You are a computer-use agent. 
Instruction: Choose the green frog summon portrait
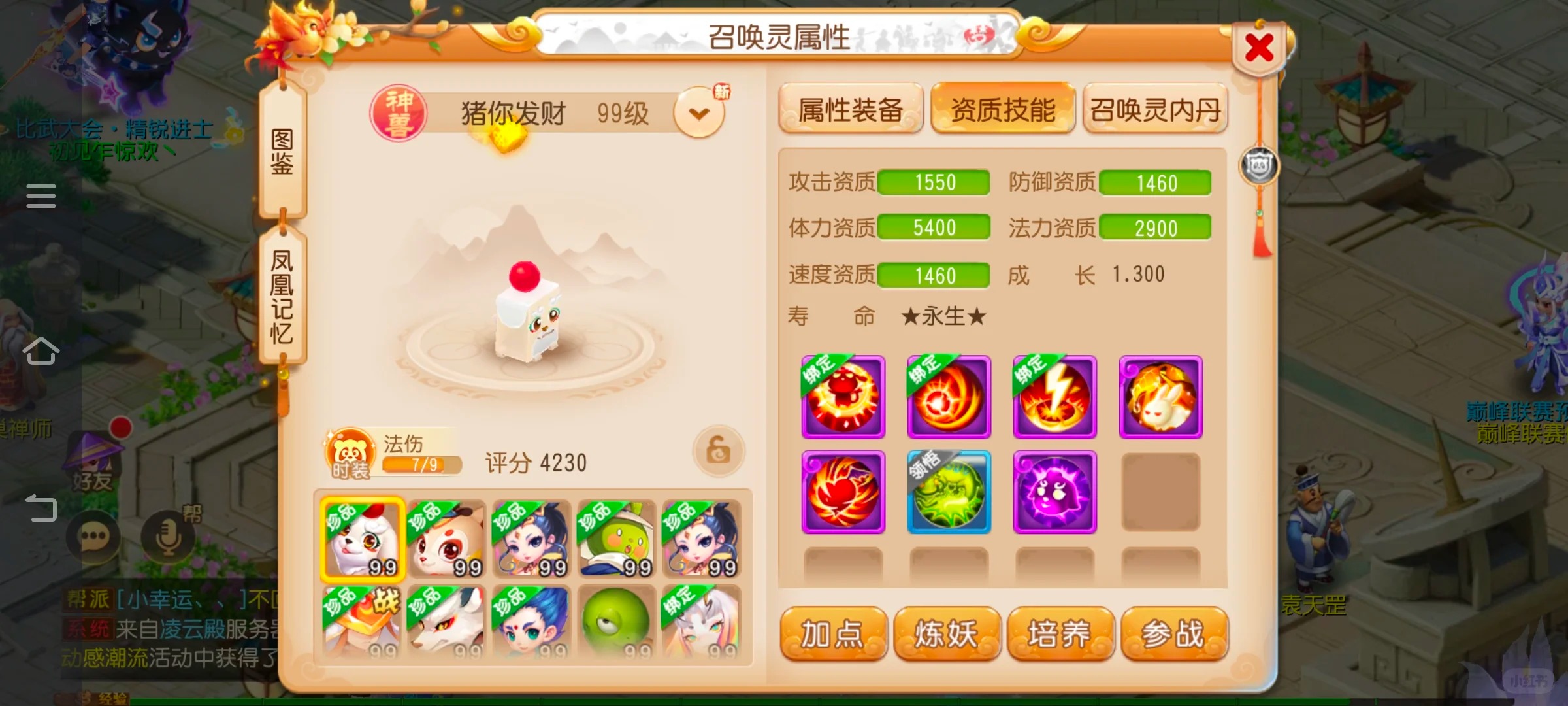pos(617,622)
